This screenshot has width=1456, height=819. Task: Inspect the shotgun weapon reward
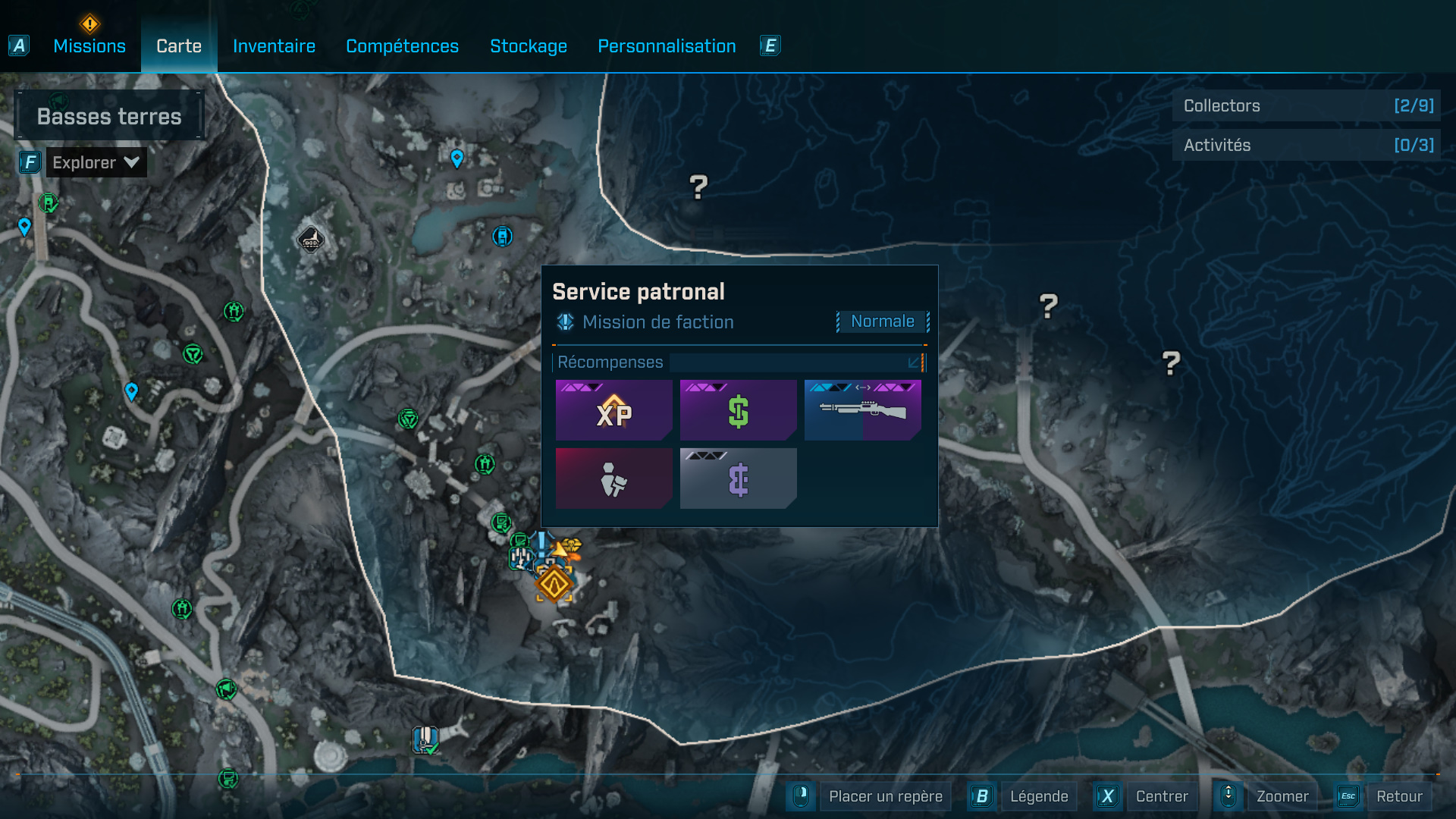point(862,410)
